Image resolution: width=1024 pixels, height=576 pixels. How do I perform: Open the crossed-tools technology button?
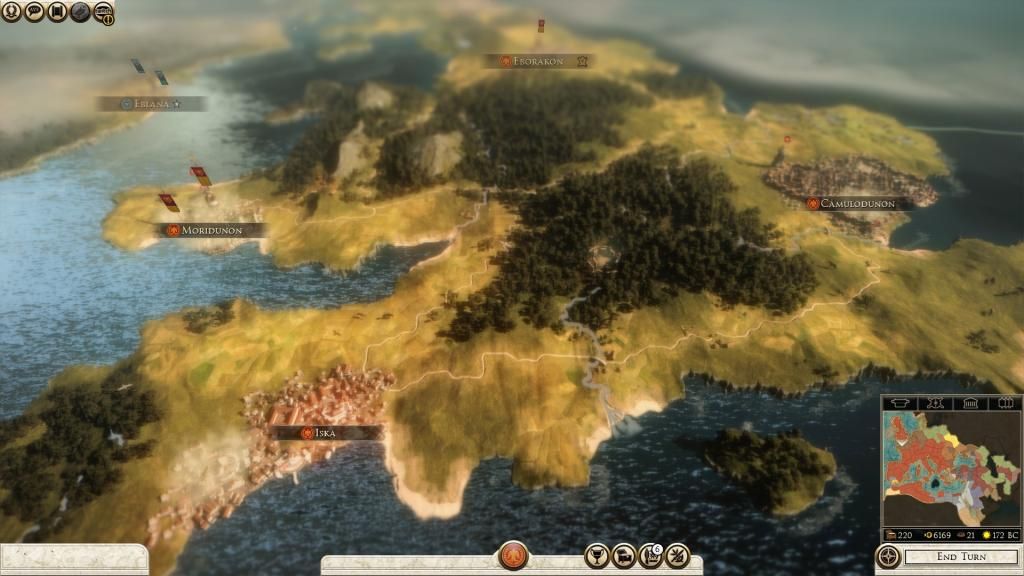(677, 556)
